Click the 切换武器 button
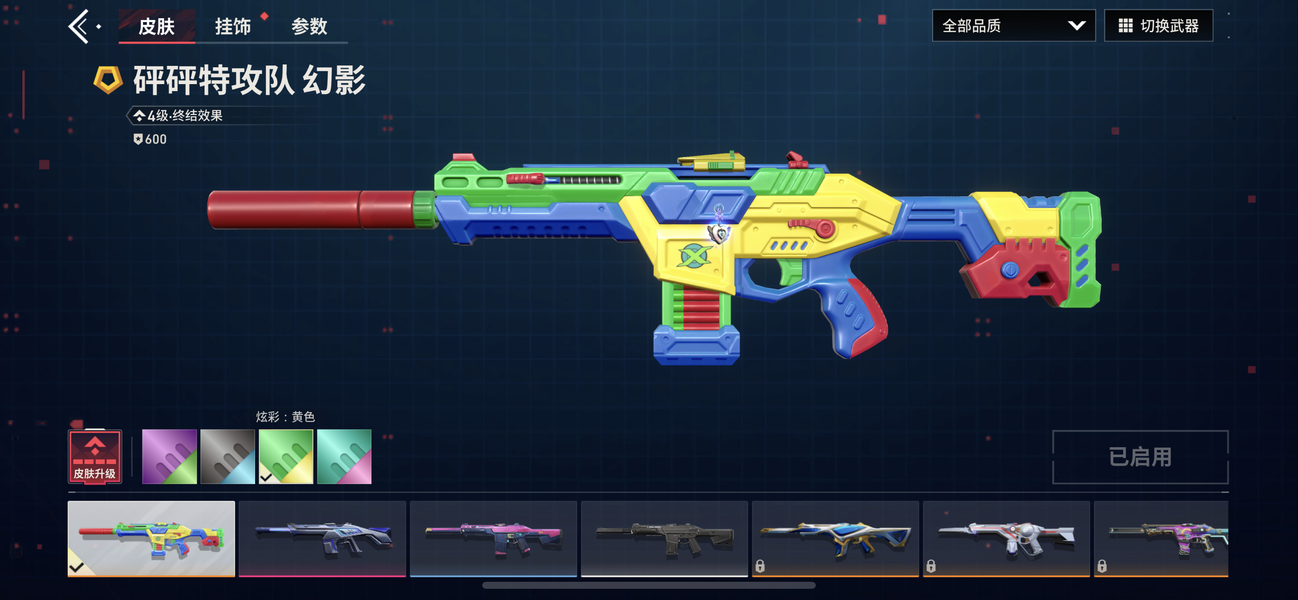The image size is (1298, 600). 1158,26
